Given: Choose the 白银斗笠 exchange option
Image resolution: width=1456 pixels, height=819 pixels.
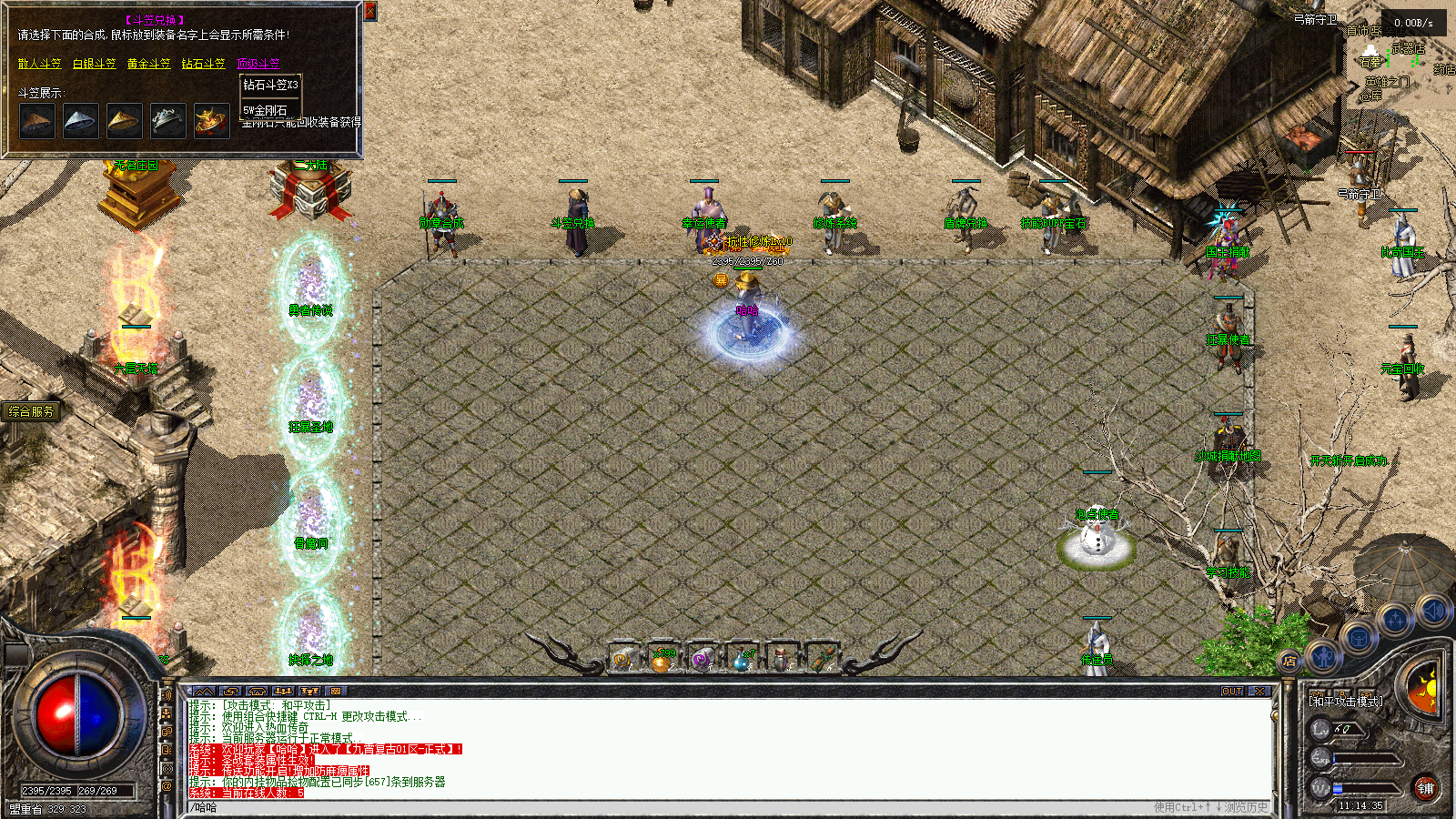Looking at the screenshot, I should click(x=94, y=64).
